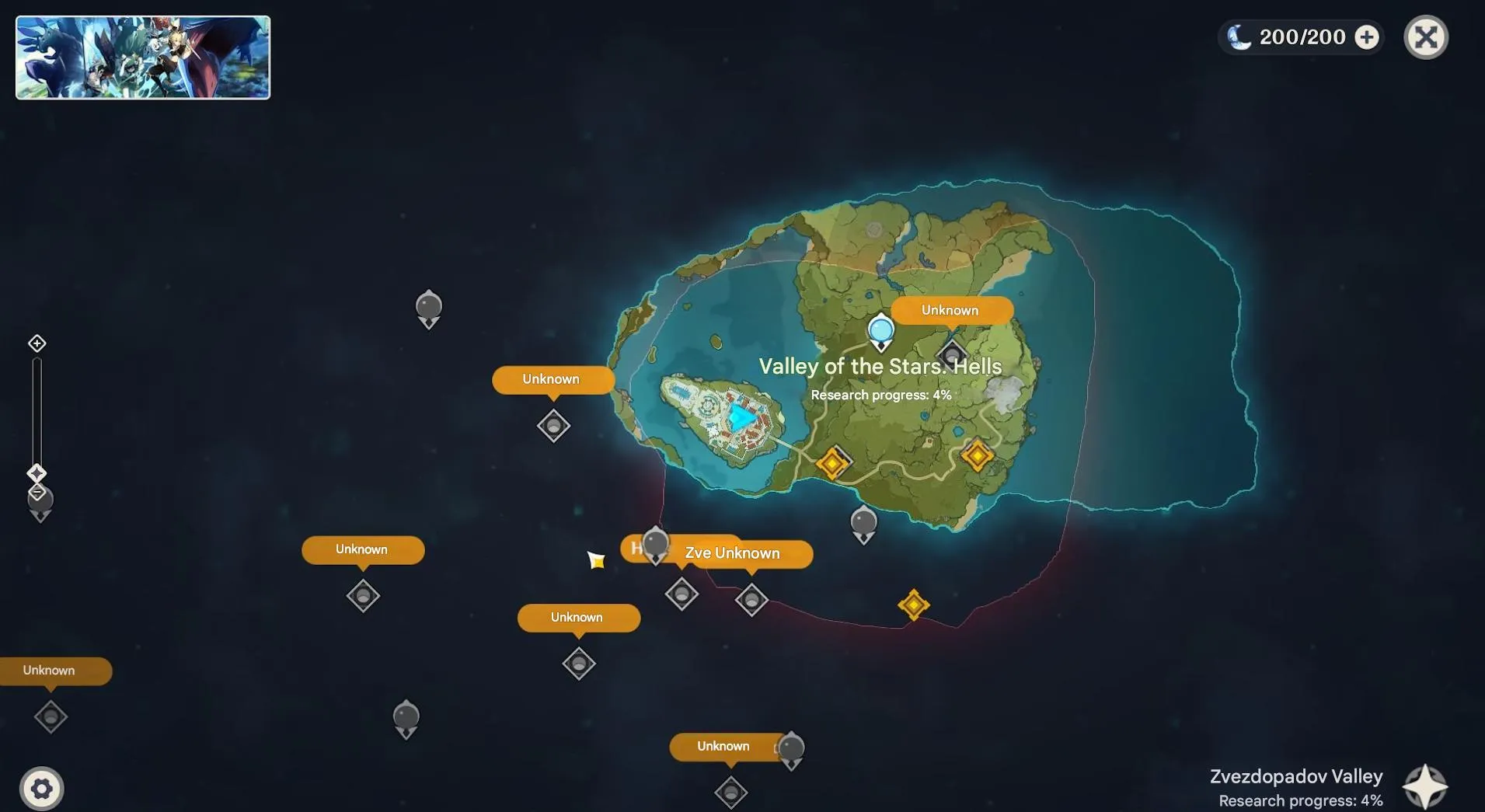The height and width of the screenshot is (812, 1485).
Task: Click the white flag marker left of Zve Unknown
Action: (x=597, y=559)
